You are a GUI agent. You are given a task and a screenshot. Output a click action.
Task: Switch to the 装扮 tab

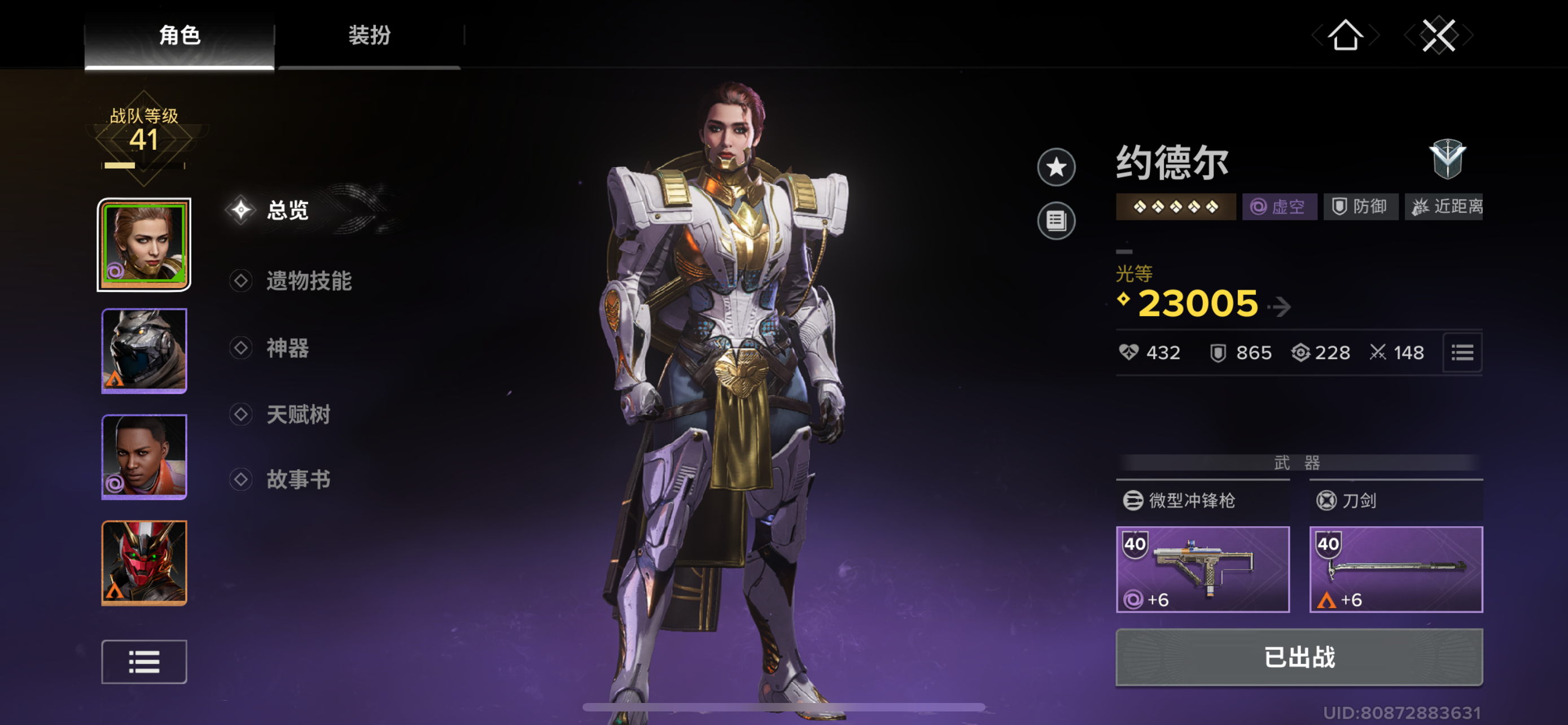pos(369,36)
